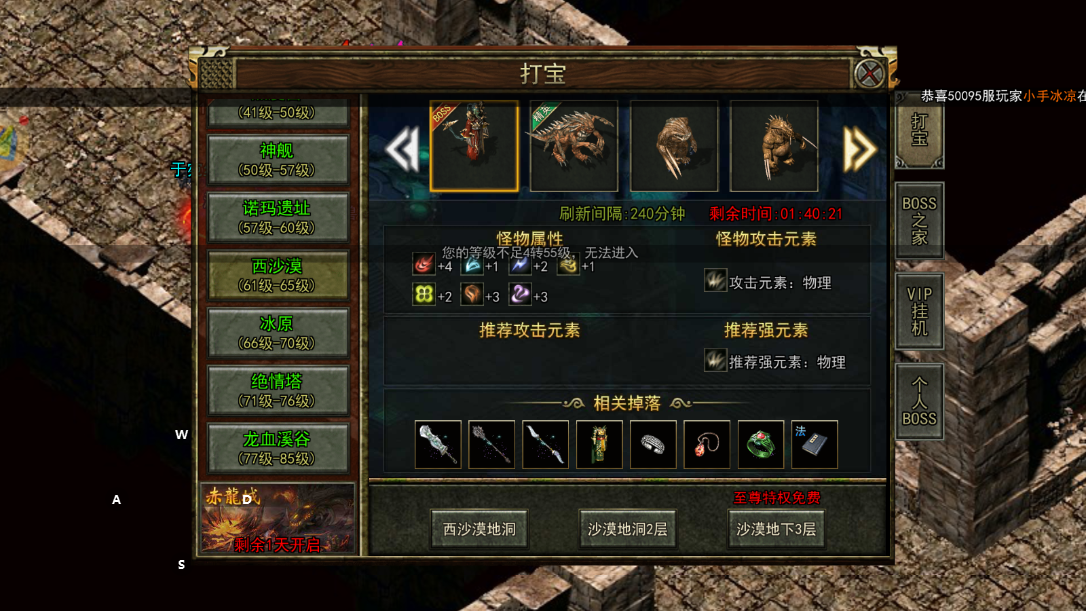Enter 沙漠地洞2层

coord(627,529)
